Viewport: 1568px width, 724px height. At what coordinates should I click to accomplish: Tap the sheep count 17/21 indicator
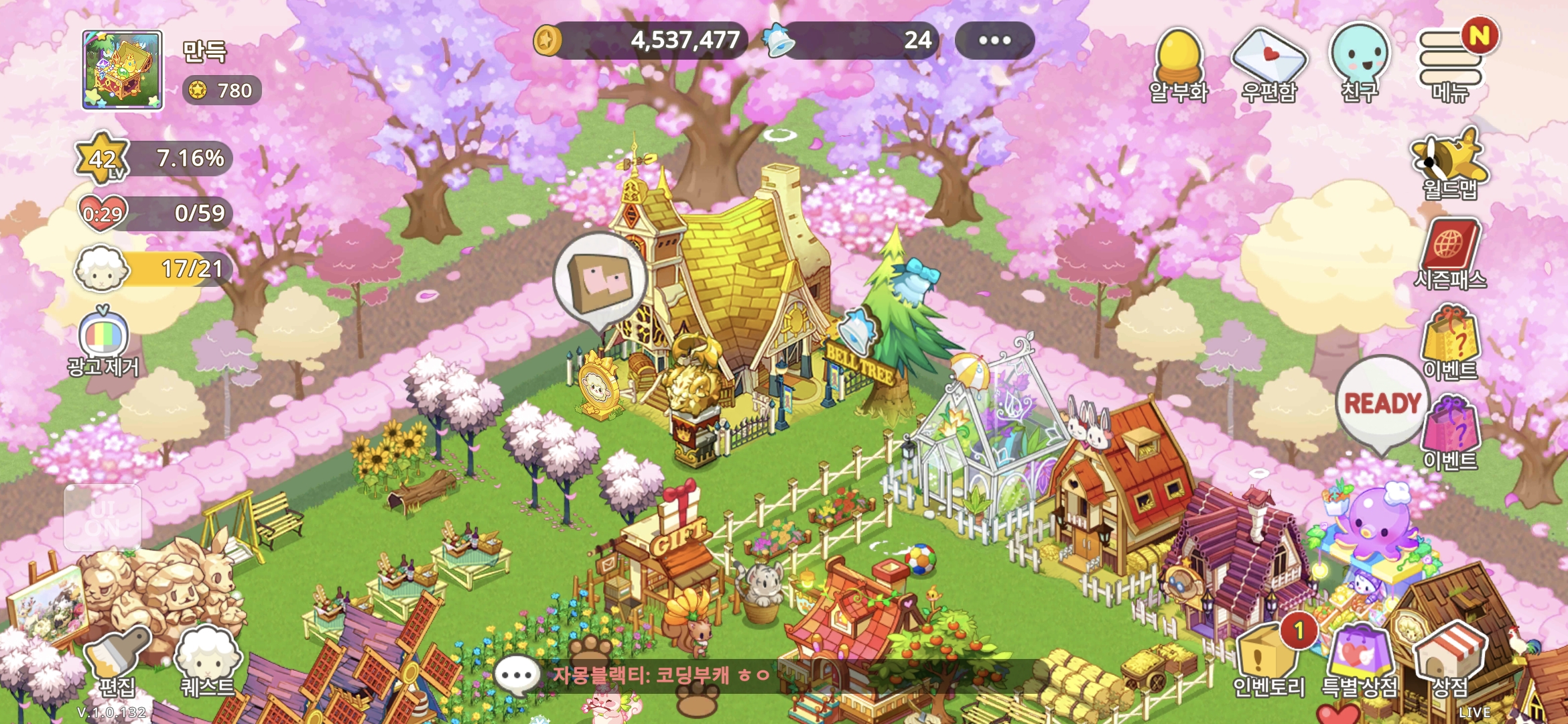point(155,269)
